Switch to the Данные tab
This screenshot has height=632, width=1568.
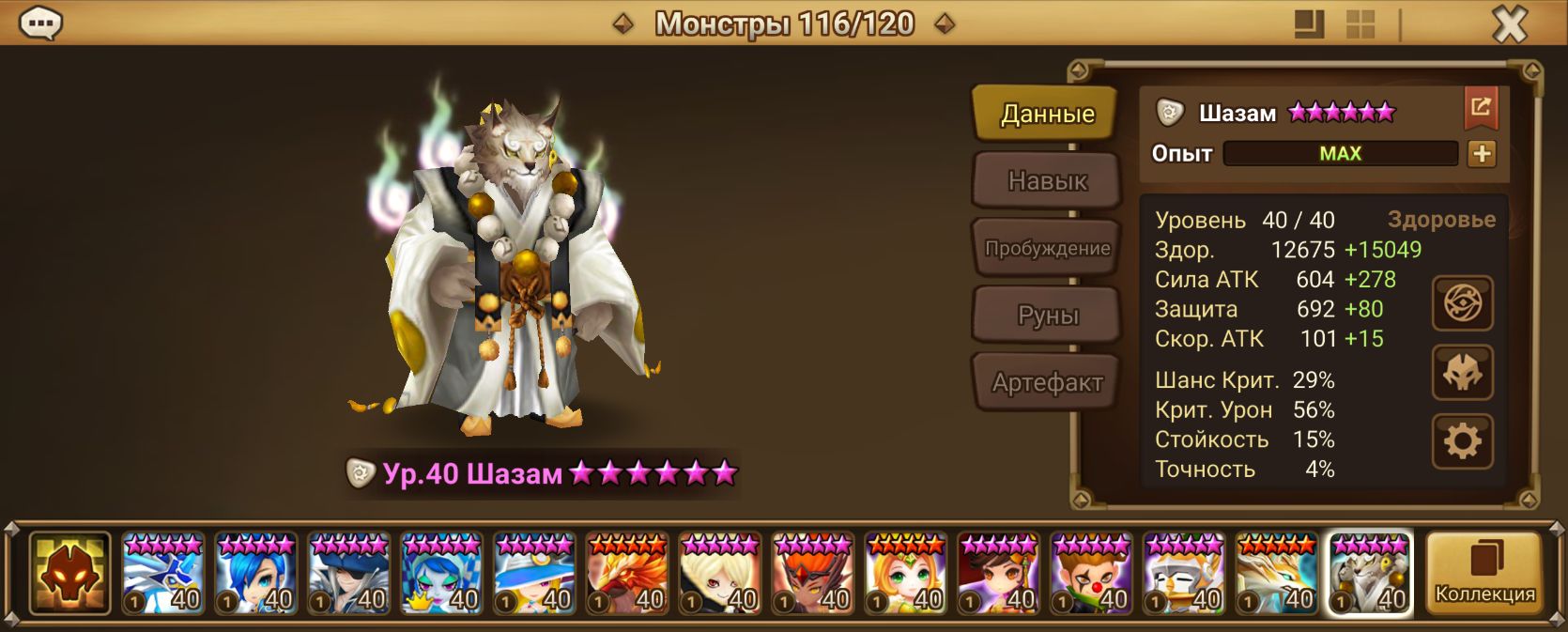[x=1046, y=114]
